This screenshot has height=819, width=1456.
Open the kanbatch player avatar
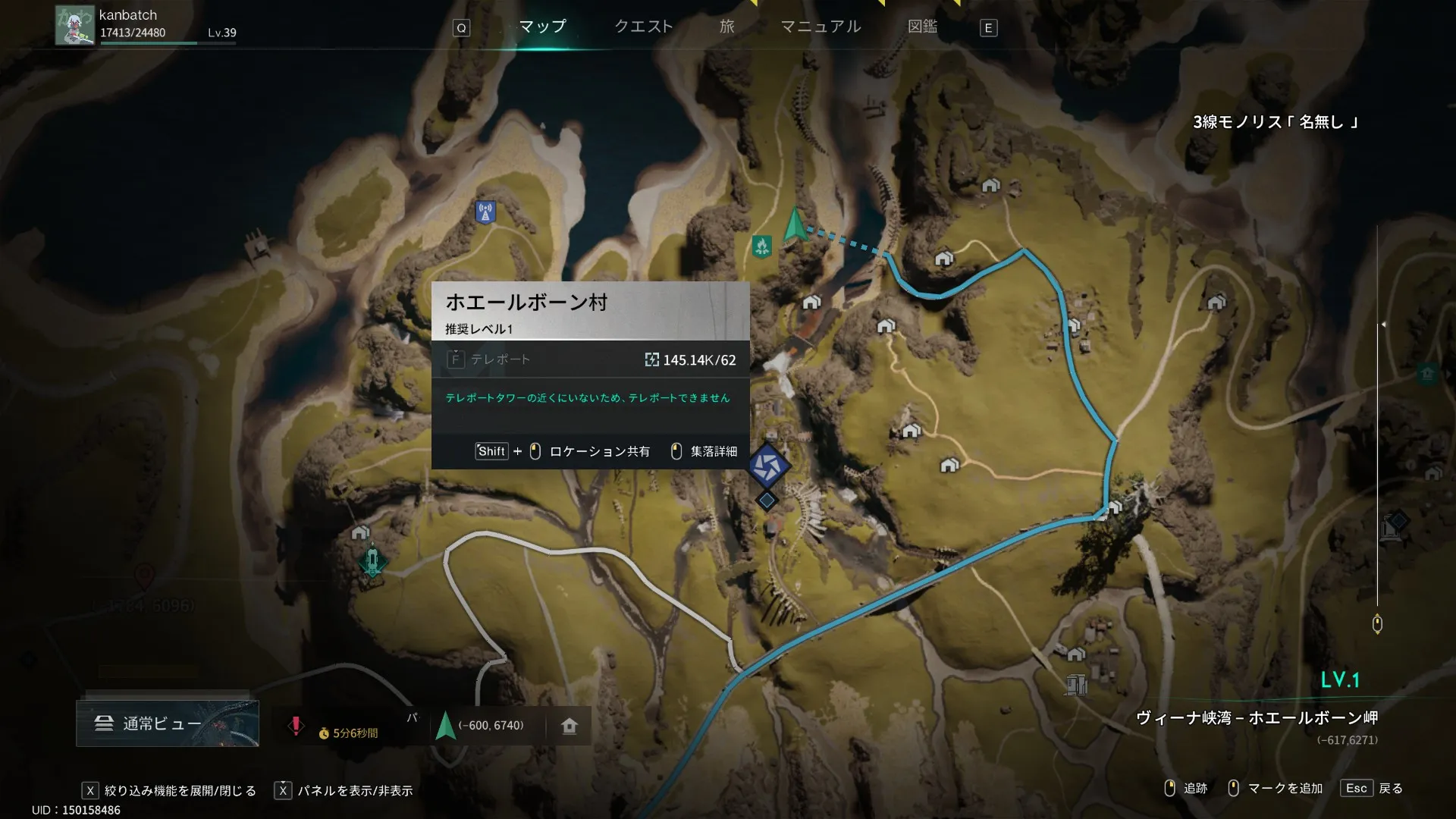coord(74,25)
